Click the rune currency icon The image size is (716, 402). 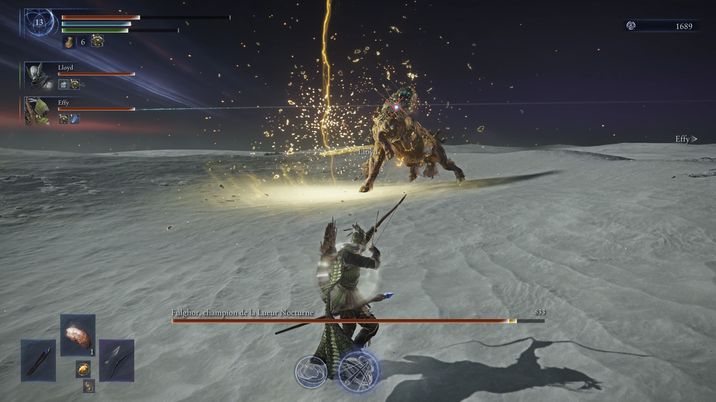coord(631,25)
